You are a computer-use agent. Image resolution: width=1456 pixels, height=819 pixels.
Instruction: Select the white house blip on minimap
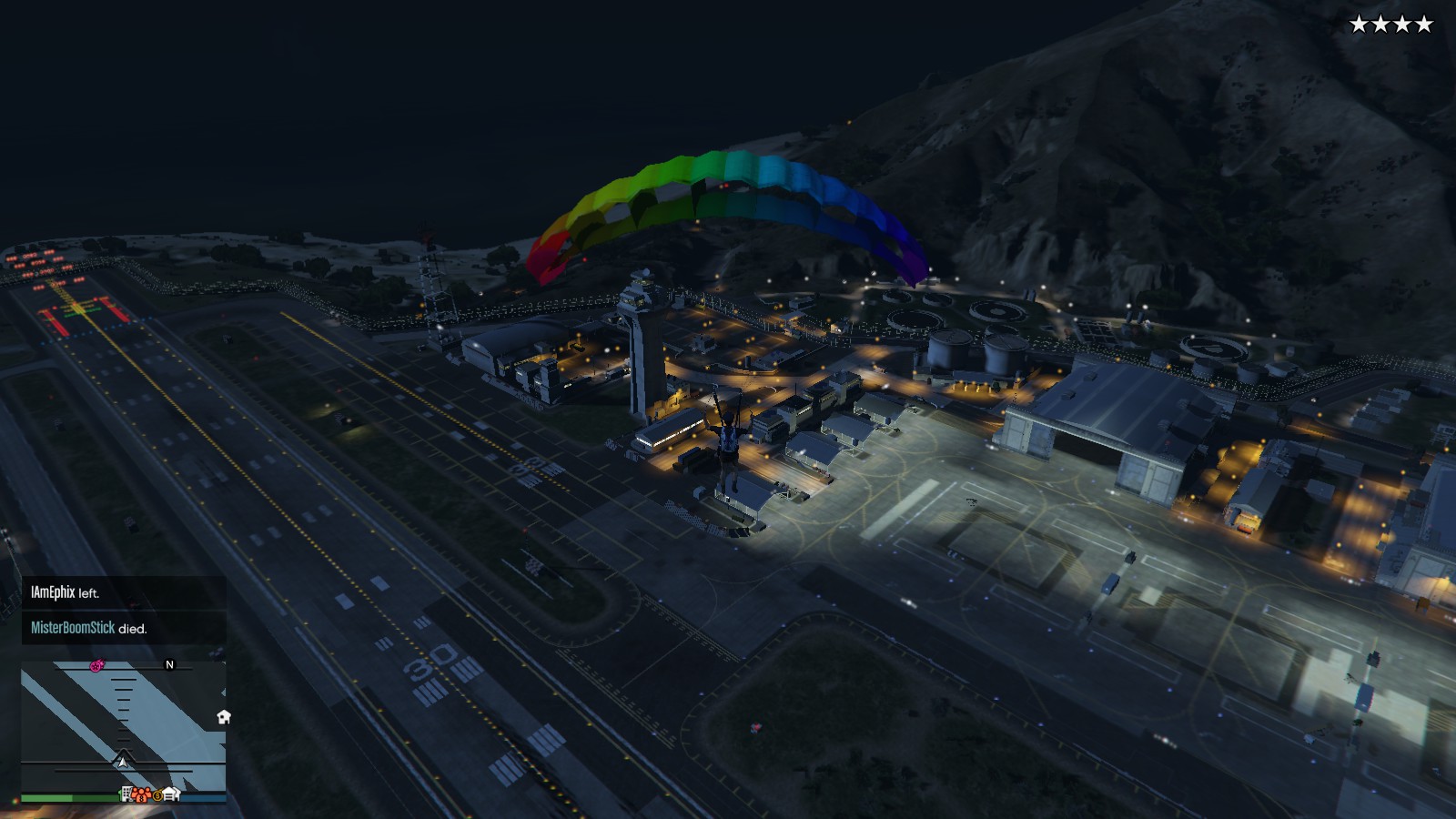[x=224, y=717]
